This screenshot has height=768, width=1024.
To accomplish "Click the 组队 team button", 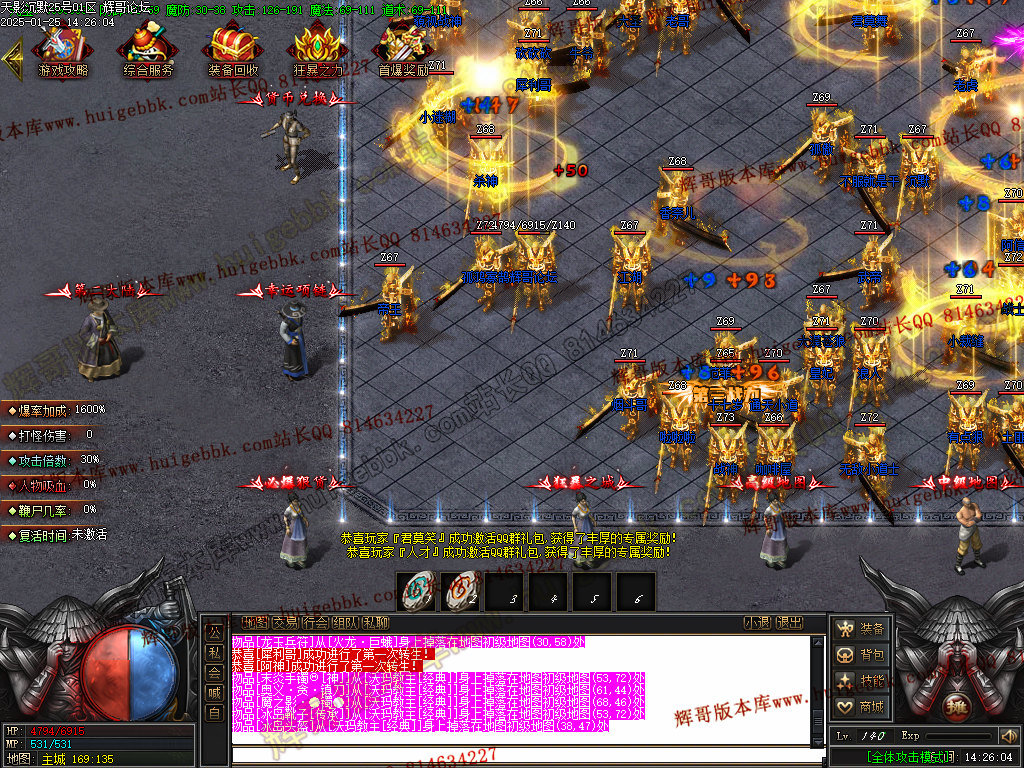I will [345, 622].
